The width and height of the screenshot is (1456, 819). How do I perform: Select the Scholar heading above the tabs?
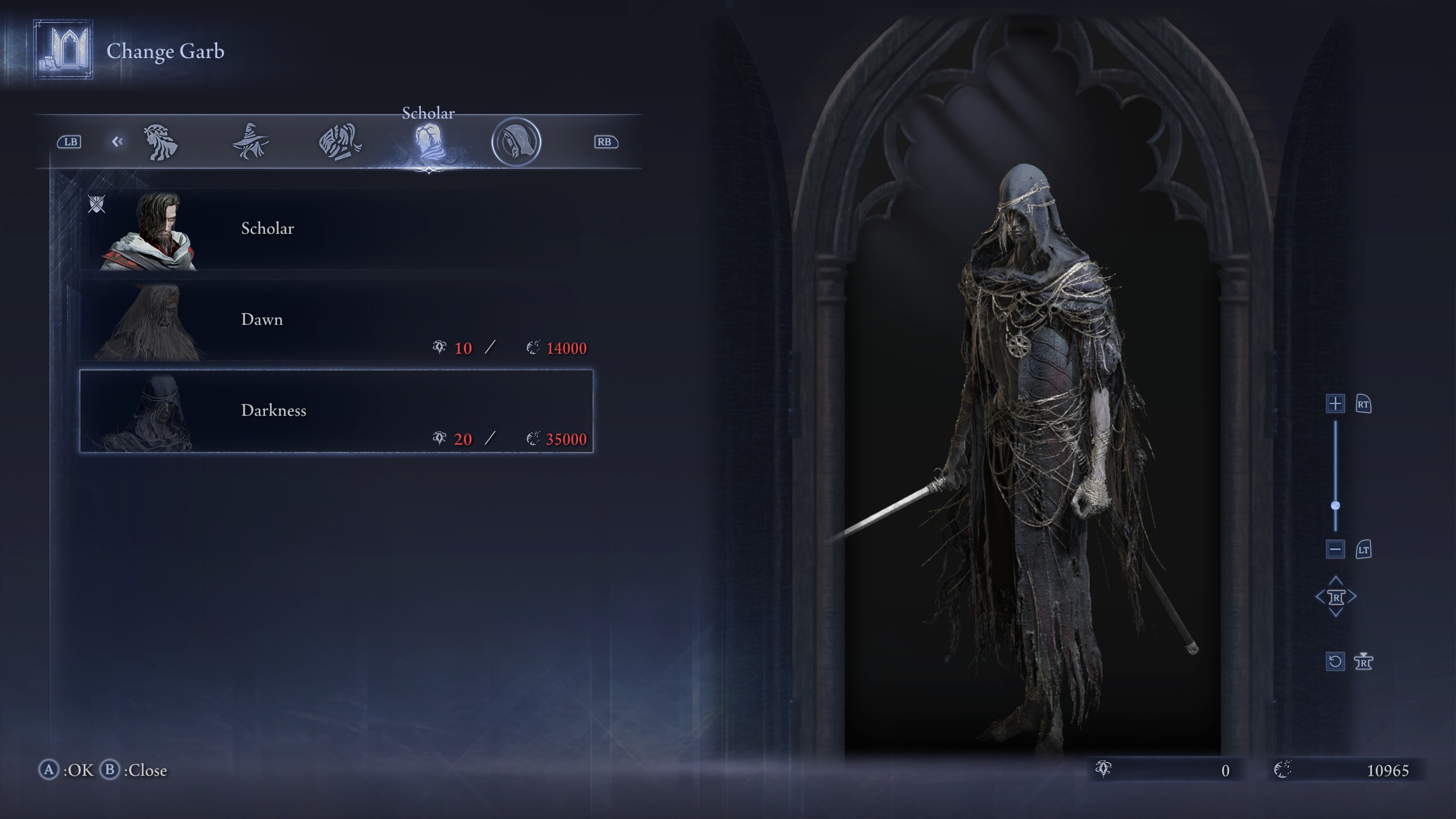[x=428, y=113]
